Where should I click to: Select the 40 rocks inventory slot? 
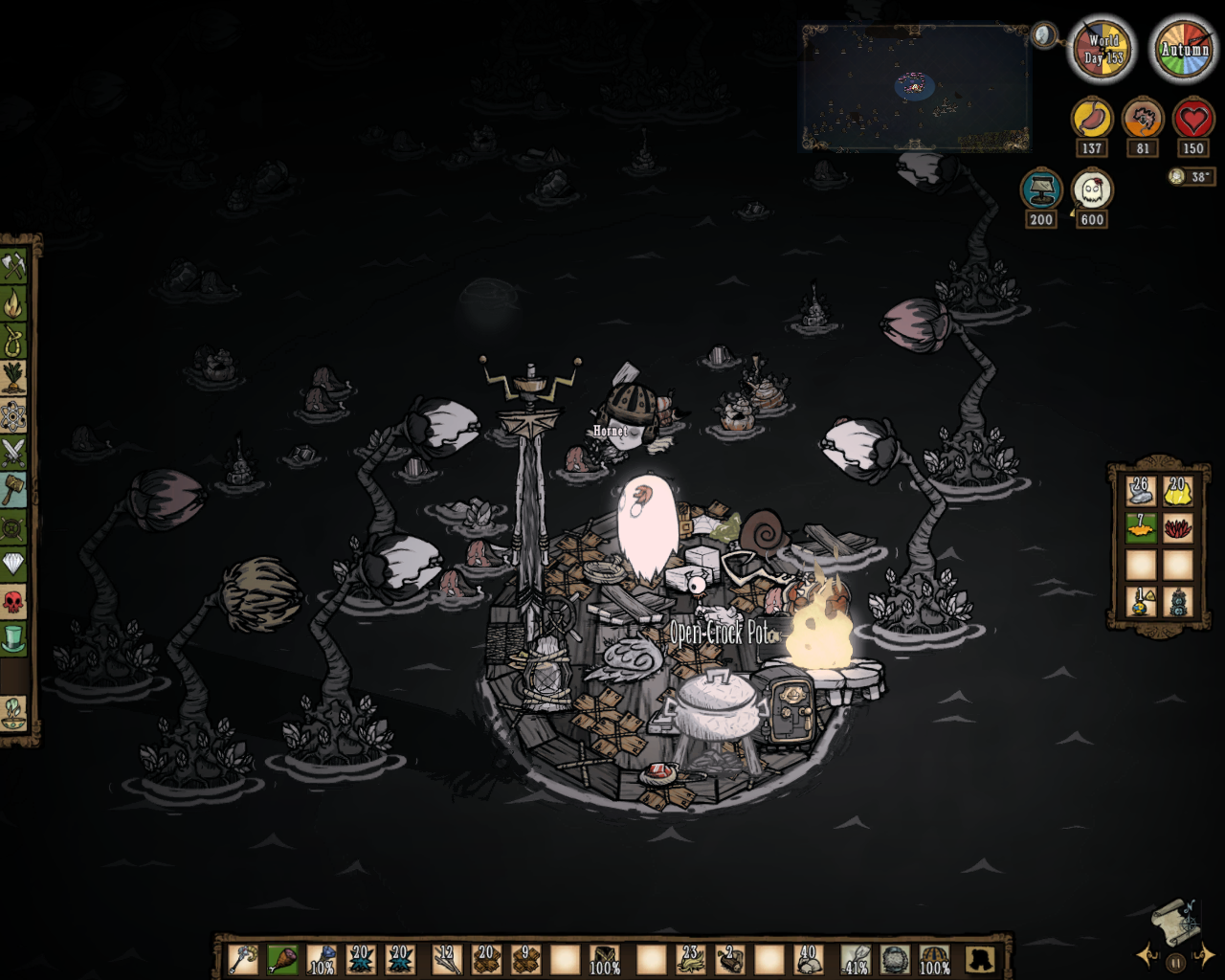click(x=810, y=959)
